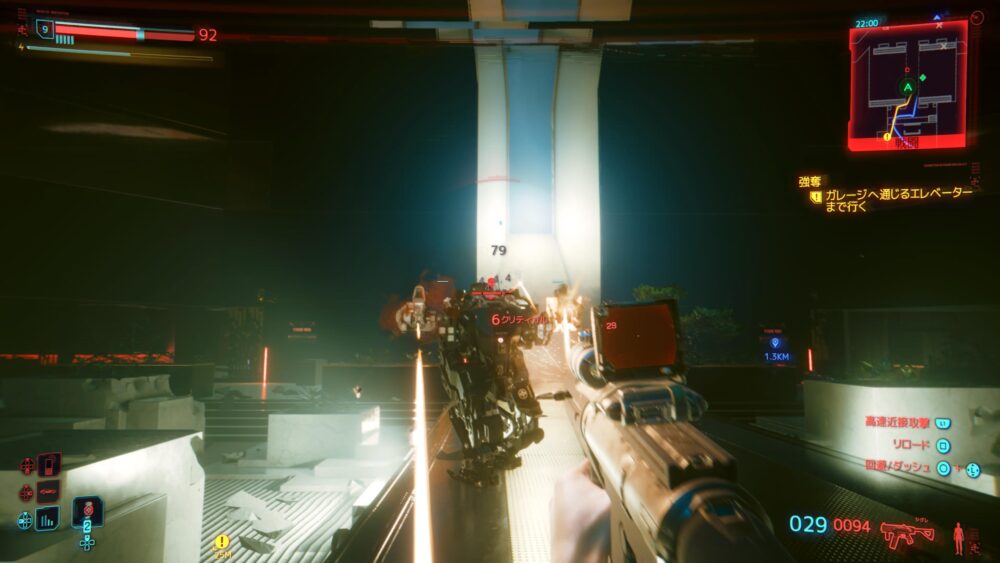
Task: Choose the vehicle call slot
Action: [48, 492]
